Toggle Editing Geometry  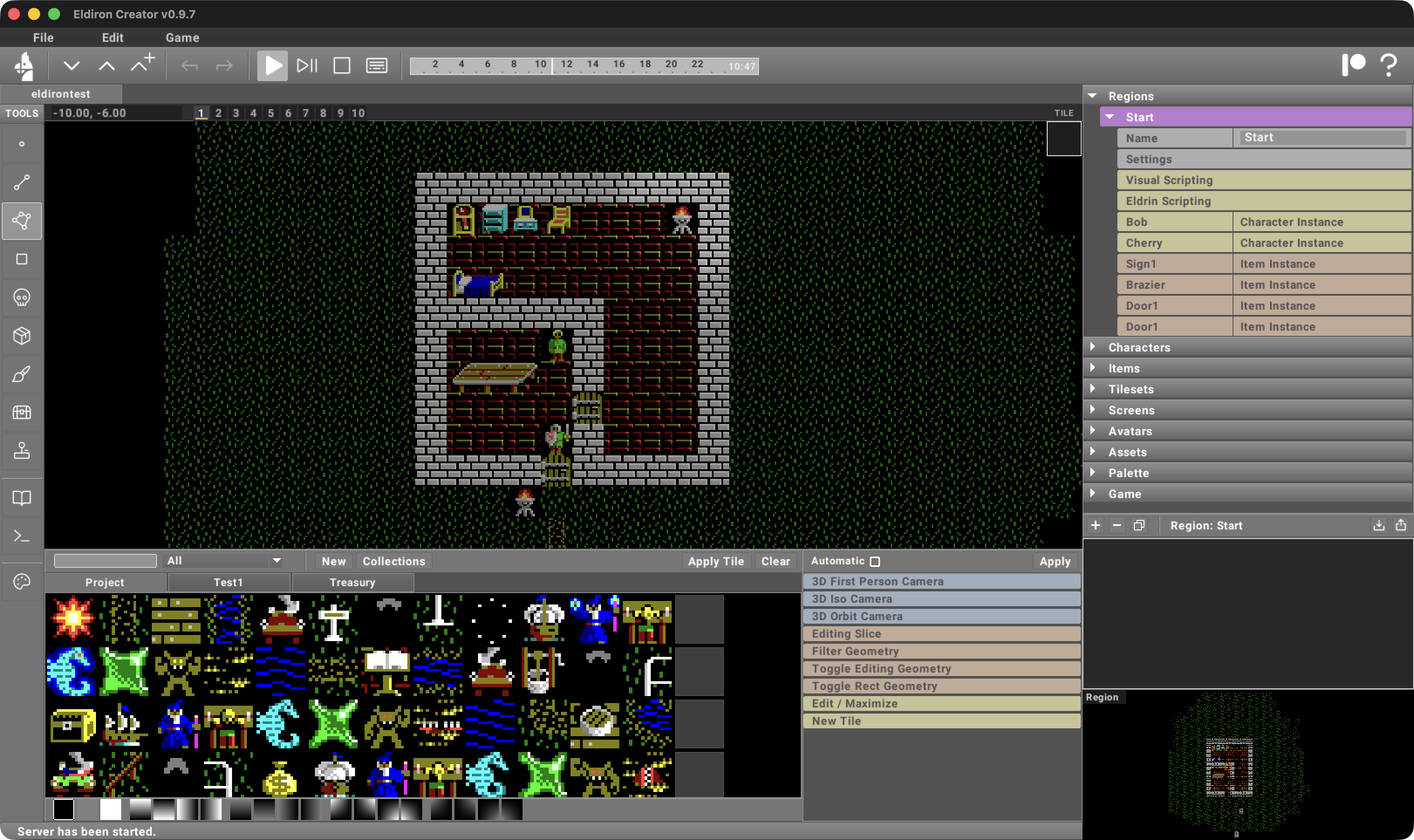pos(941,669)
